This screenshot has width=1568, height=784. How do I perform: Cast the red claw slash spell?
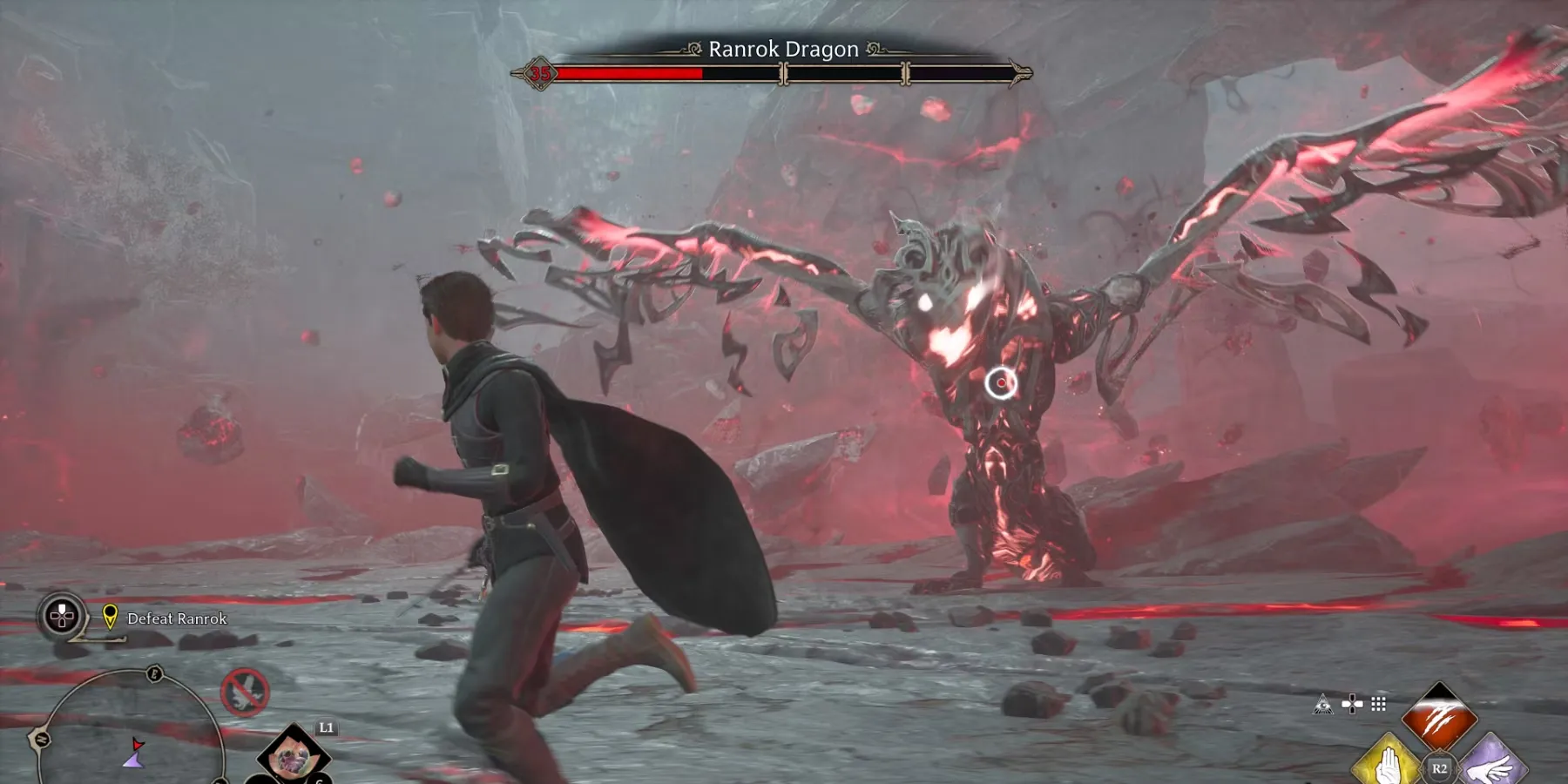[x=1439, y=718]
